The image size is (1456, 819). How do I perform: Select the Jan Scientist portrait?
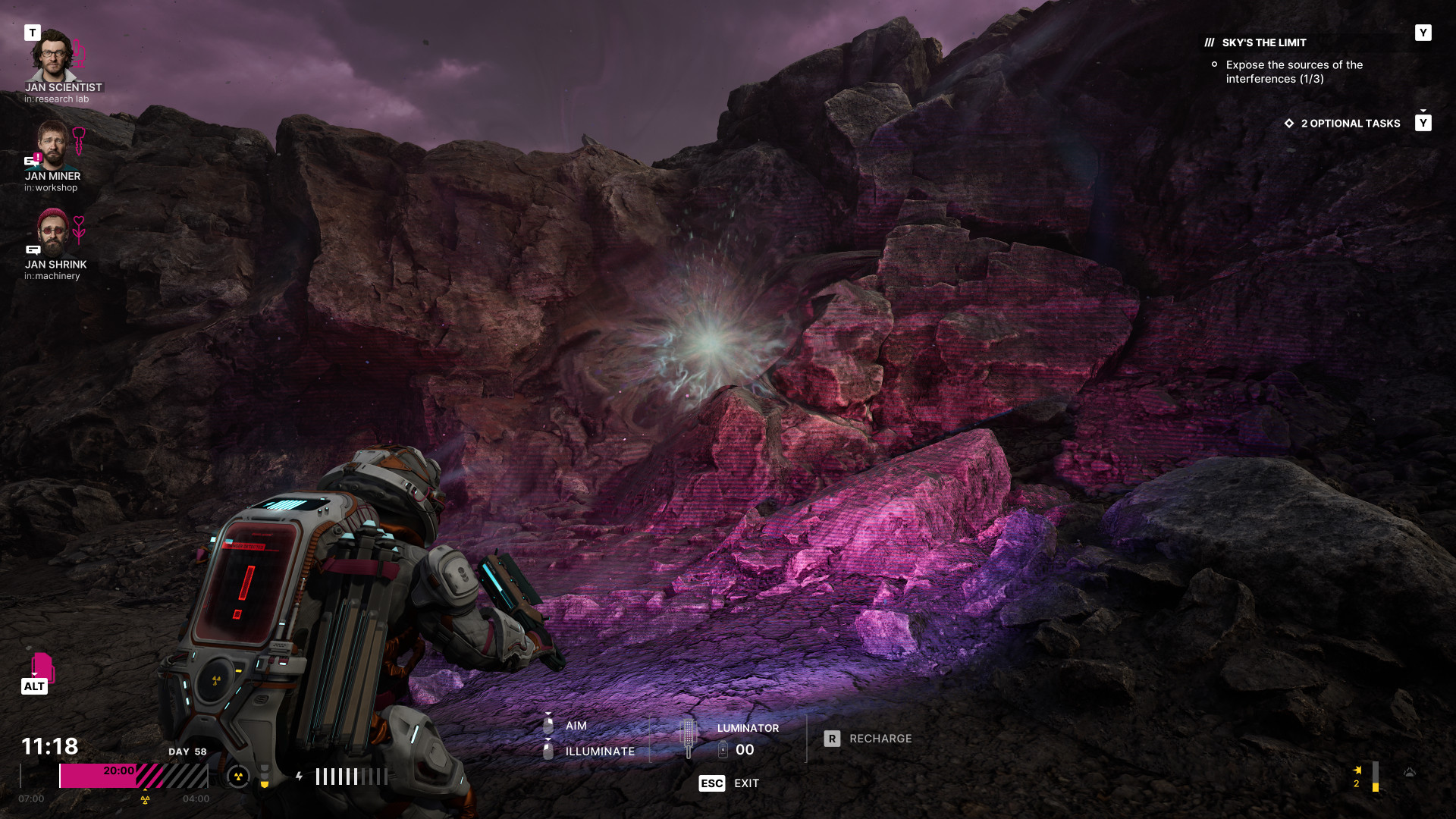(x=52, y=55)
